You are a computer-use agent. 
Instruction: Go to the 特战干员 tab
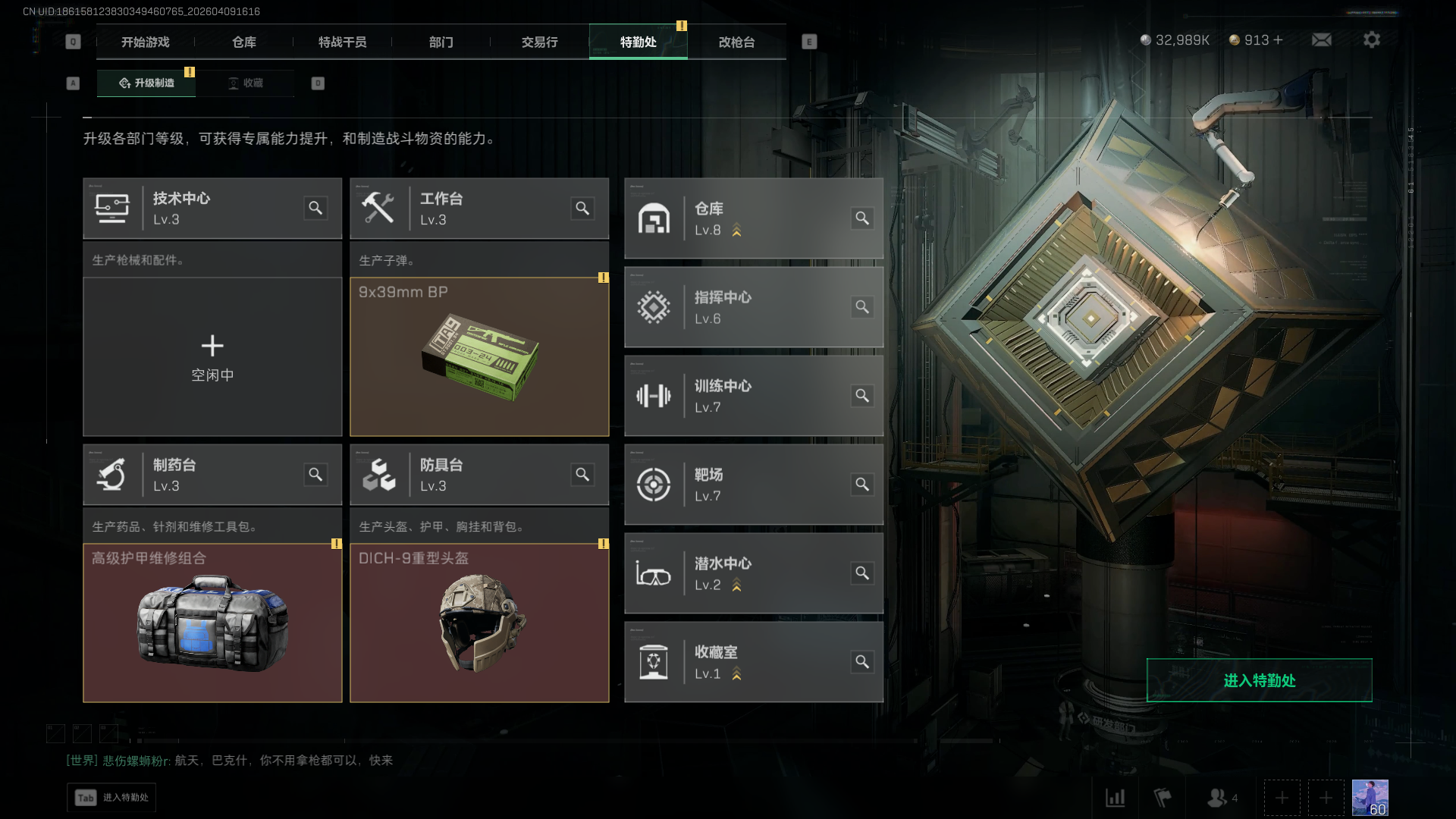coord(342,42)
